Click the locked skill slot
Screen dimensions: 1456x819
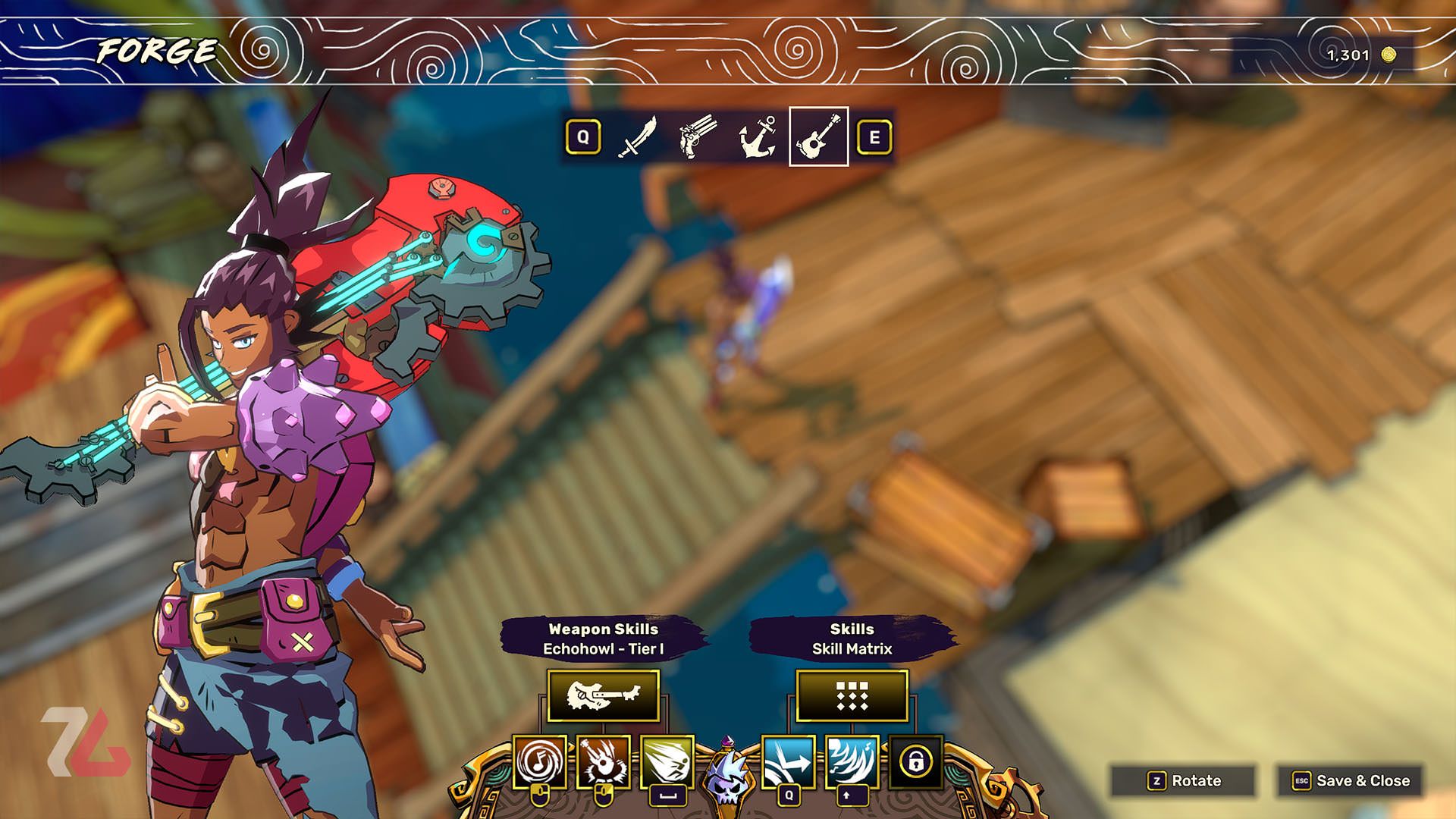(x=915, y=761)
